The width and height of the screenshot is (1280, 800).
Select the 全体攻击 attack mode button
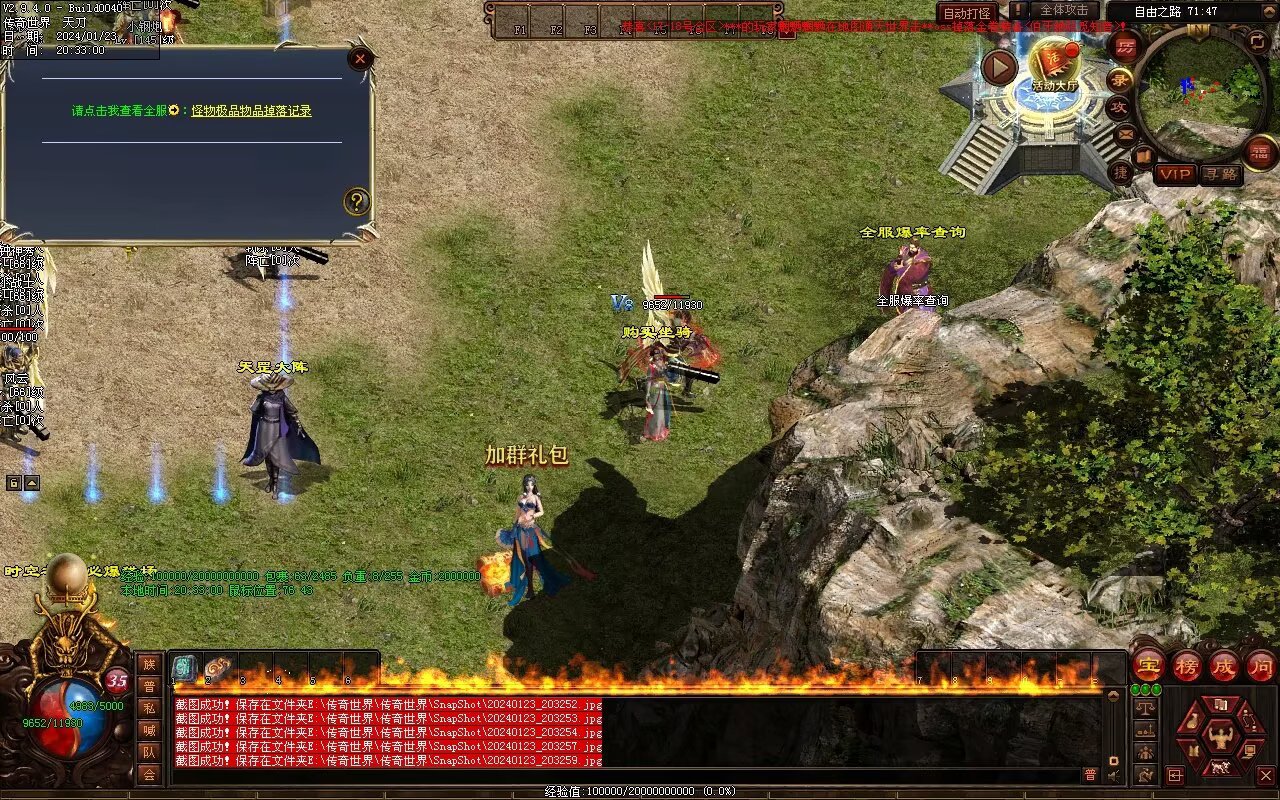(1063, 11)
